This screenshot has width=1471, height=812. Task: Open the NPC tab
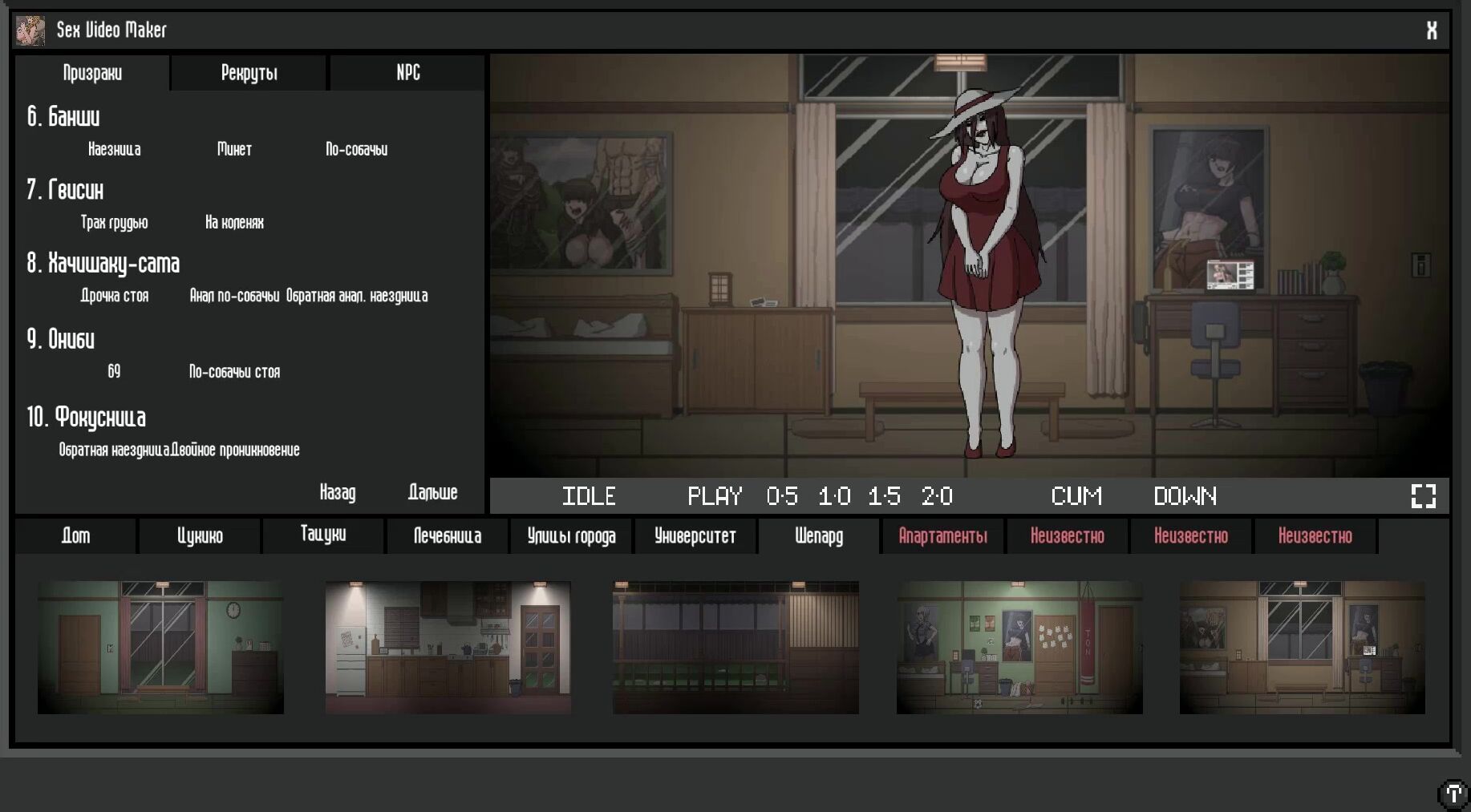point(407,73)
